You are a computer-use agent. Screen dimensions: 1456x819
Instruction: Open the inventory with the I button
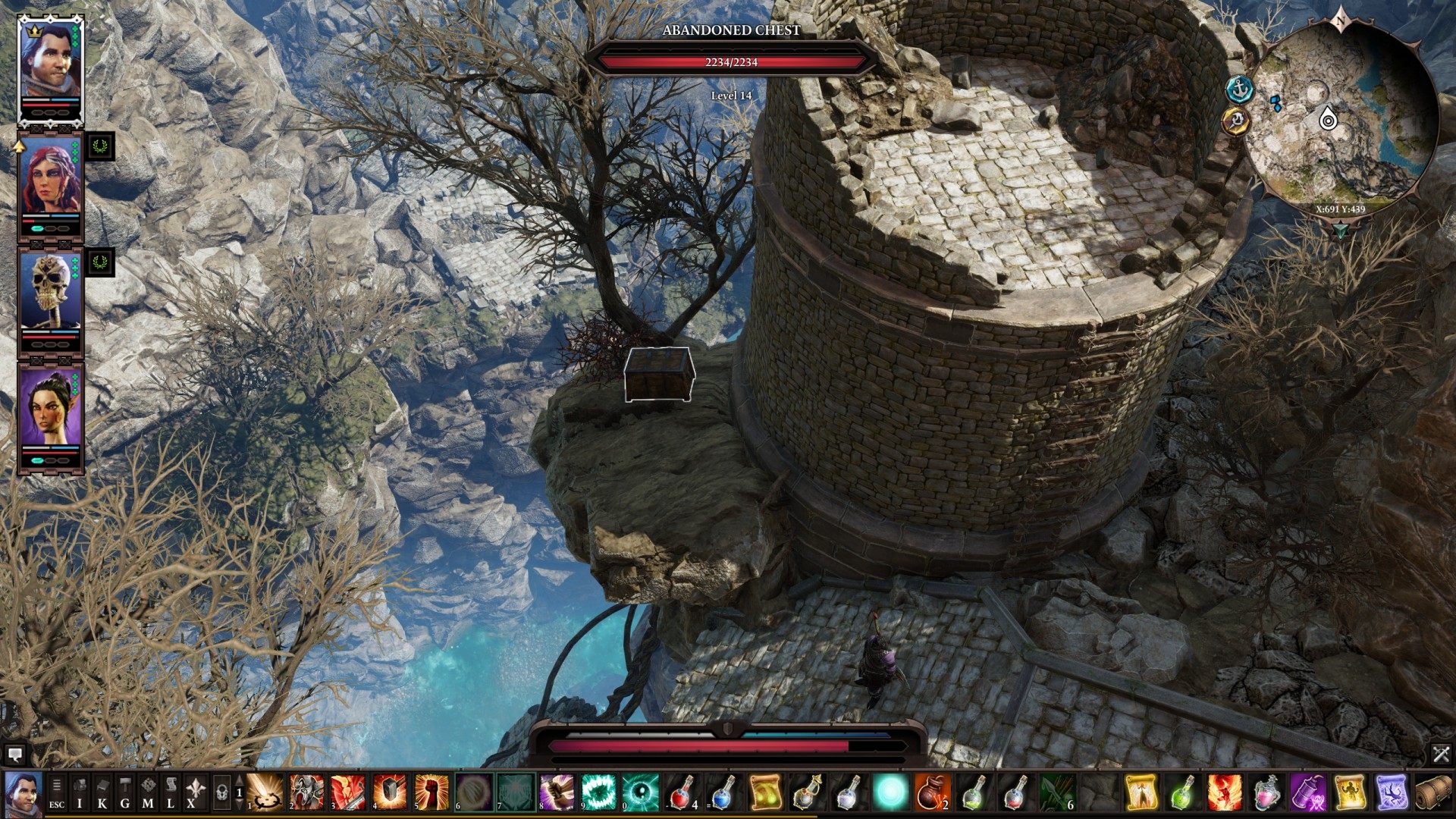(x=80, y=792)
